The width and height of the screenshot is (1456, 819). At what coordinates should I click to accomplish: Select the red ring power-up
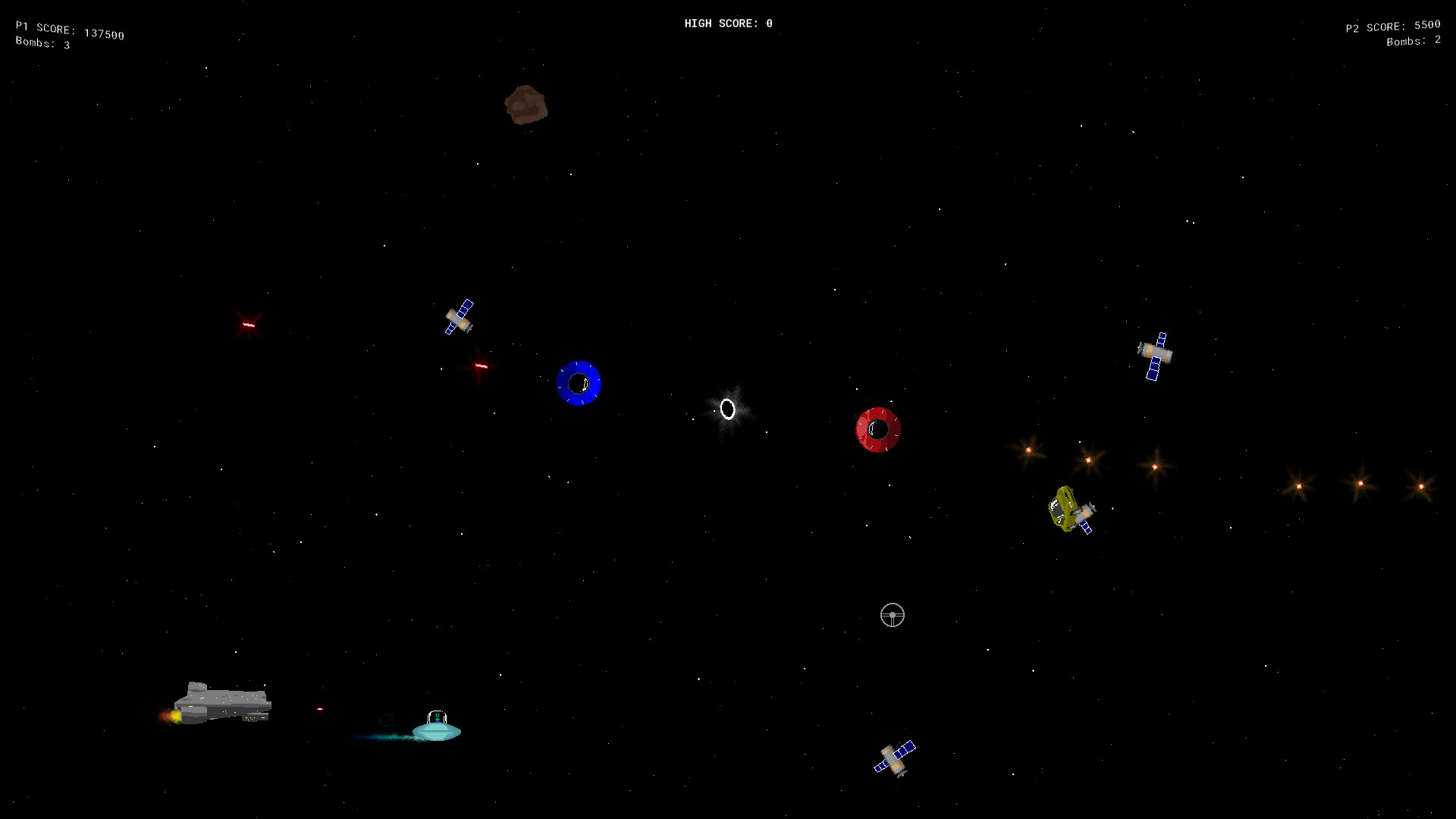[877, 429]
